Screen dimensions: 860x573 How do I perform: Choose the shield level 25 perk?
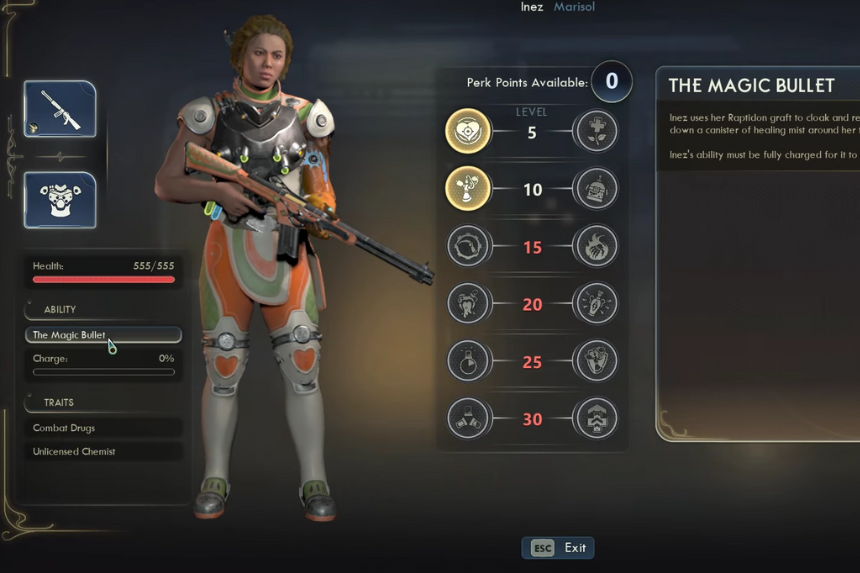coord(596,361)
